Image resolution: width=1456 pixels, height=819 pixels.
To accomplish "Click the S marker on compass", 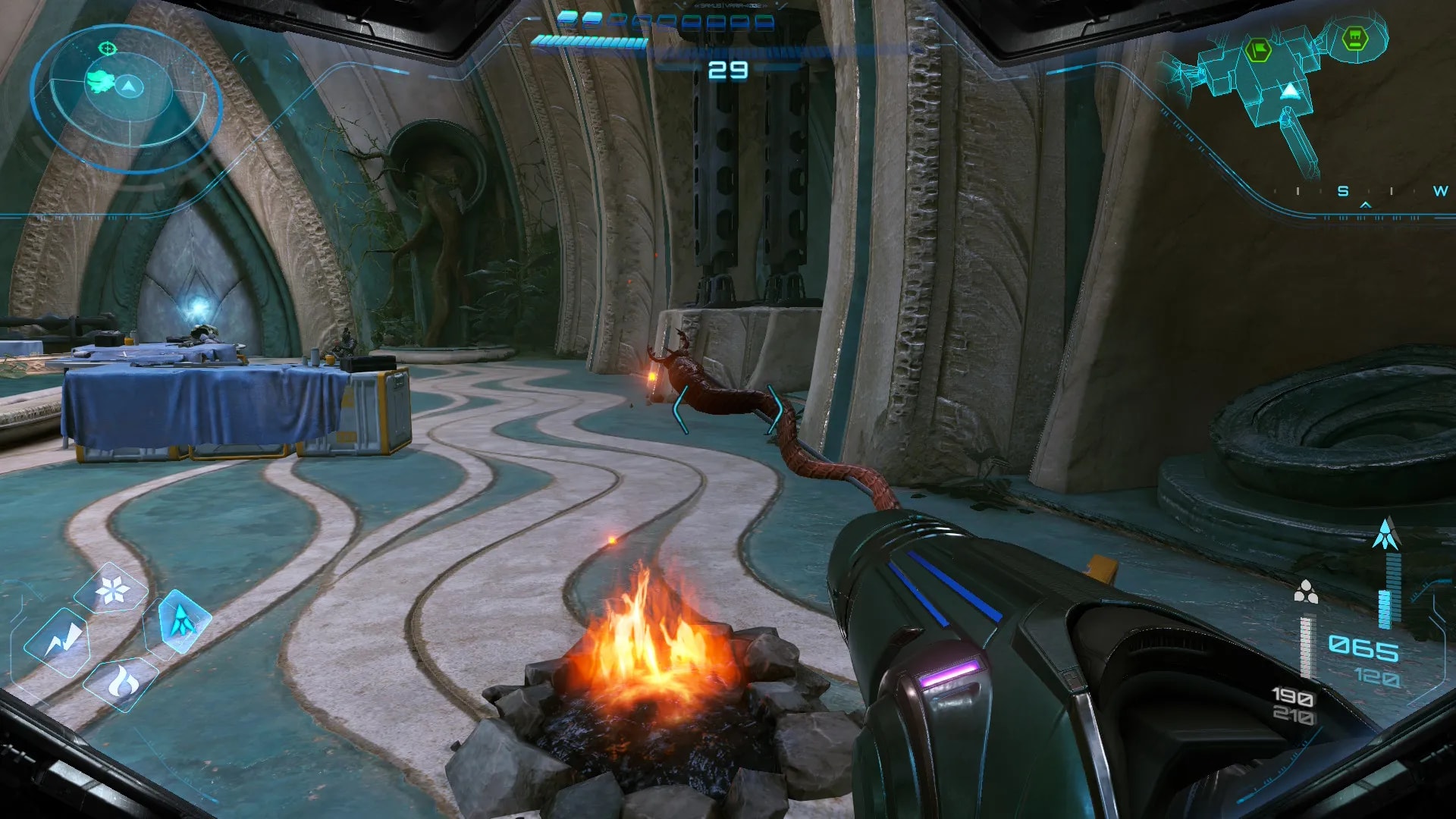I will [1343, 191].
